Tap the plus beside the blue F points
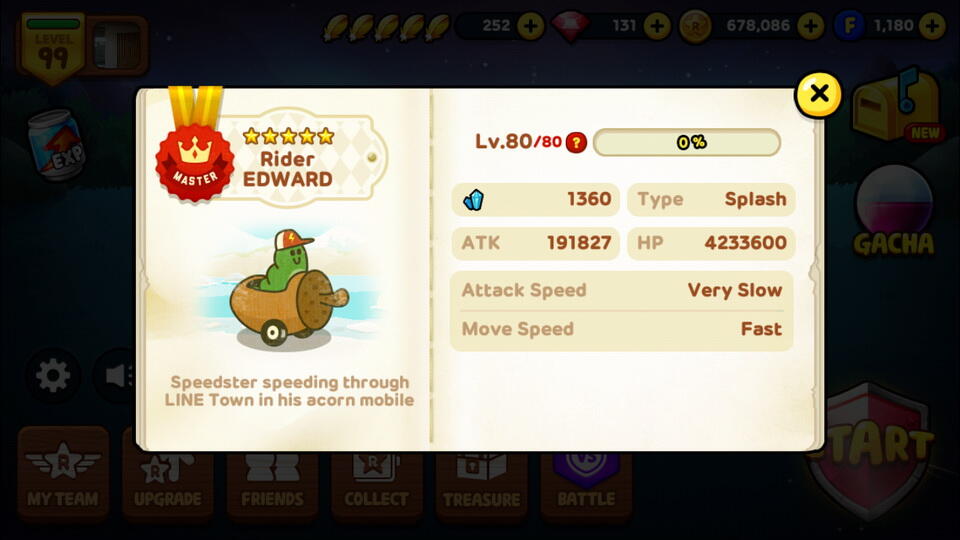Viewport: 960px width, 540px height. (x=933, y=26)
